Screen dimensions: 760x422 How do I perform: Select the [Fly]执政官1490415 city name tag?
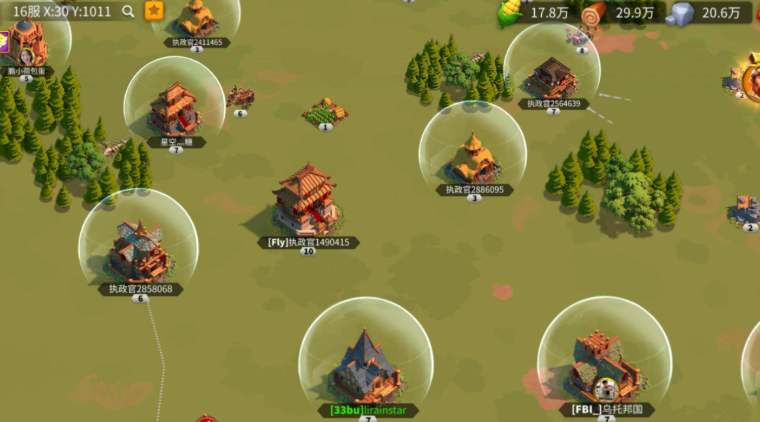point(308,242)
